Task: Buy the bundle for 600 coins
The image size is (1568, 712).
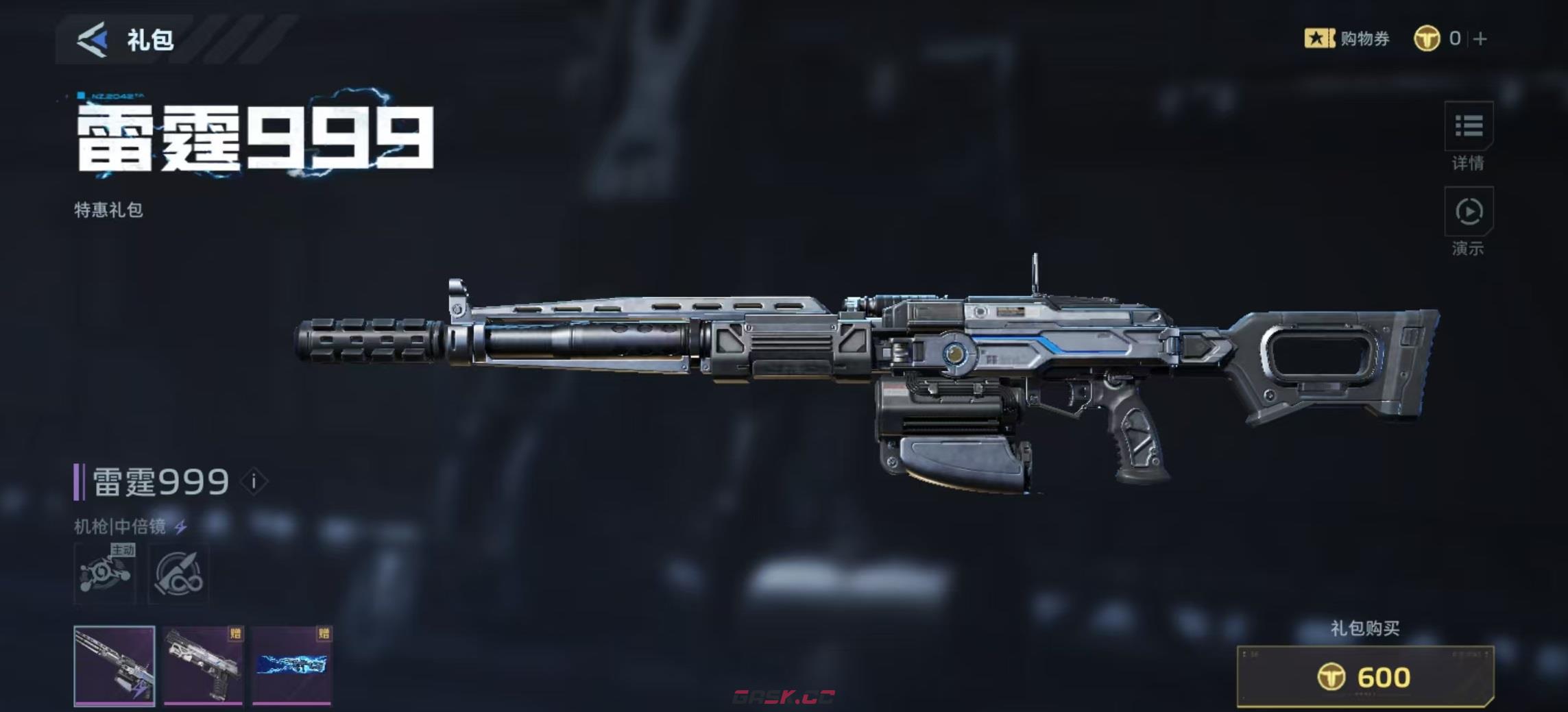Action: pyautogui.click(x=1364, y=677)
